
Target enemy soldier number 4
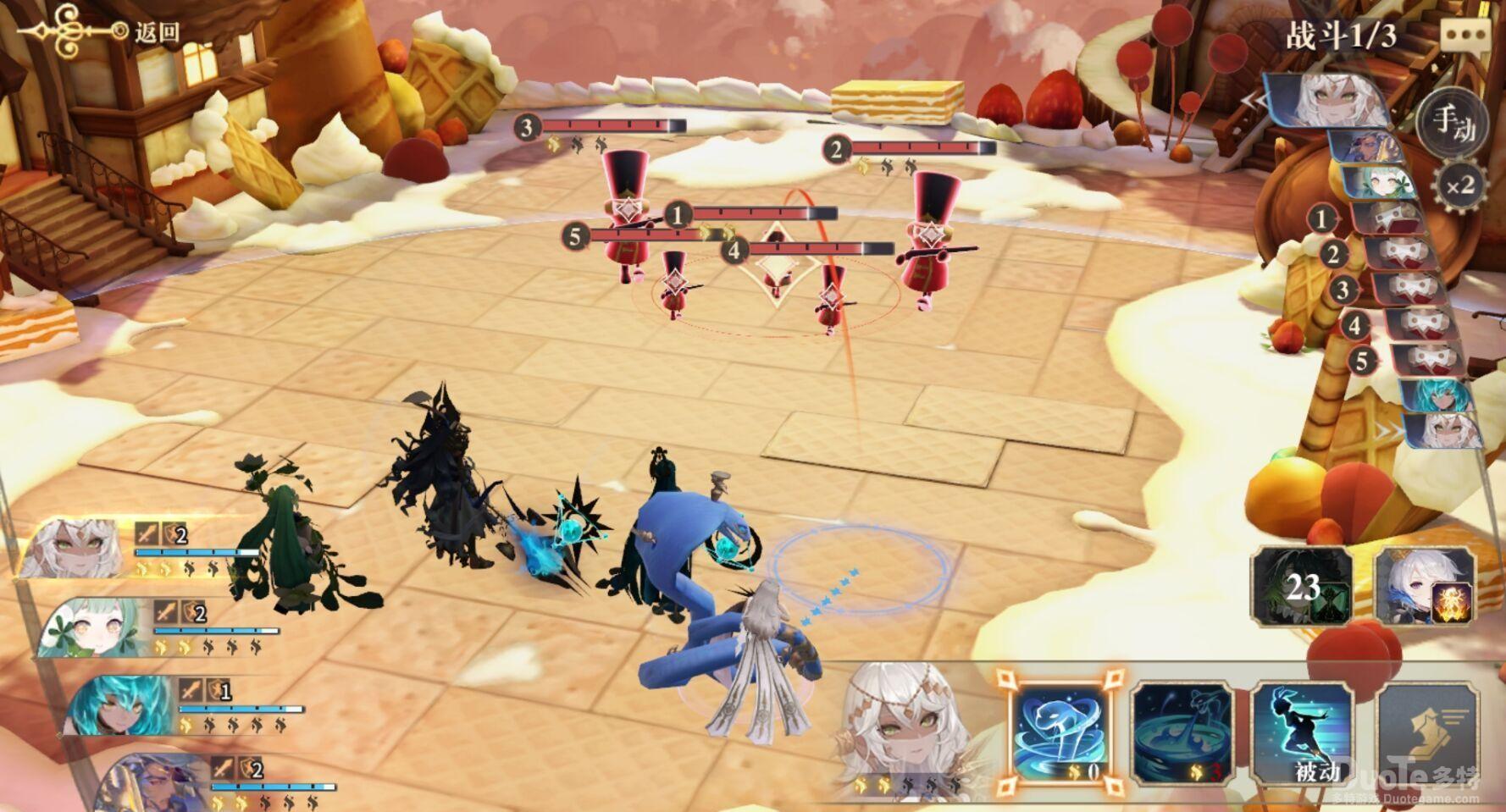pos(828,296)
